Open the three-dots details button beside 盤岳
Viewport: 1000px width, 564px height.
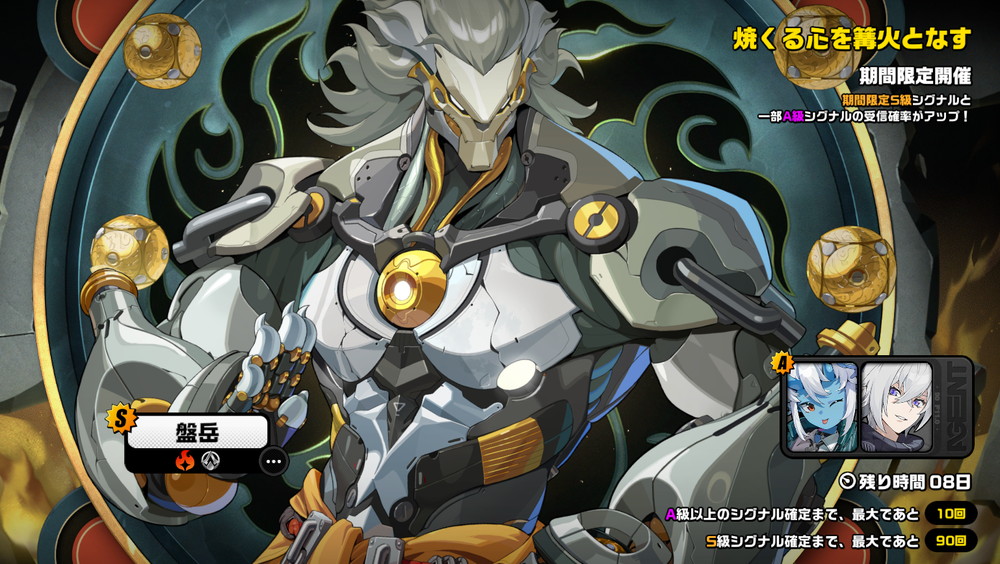tap(272, 461)
